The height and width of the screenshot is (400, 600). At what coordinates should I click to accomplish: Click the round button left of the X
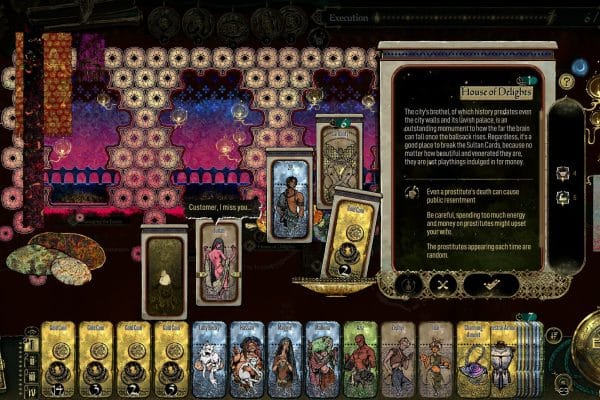[408, 284]
